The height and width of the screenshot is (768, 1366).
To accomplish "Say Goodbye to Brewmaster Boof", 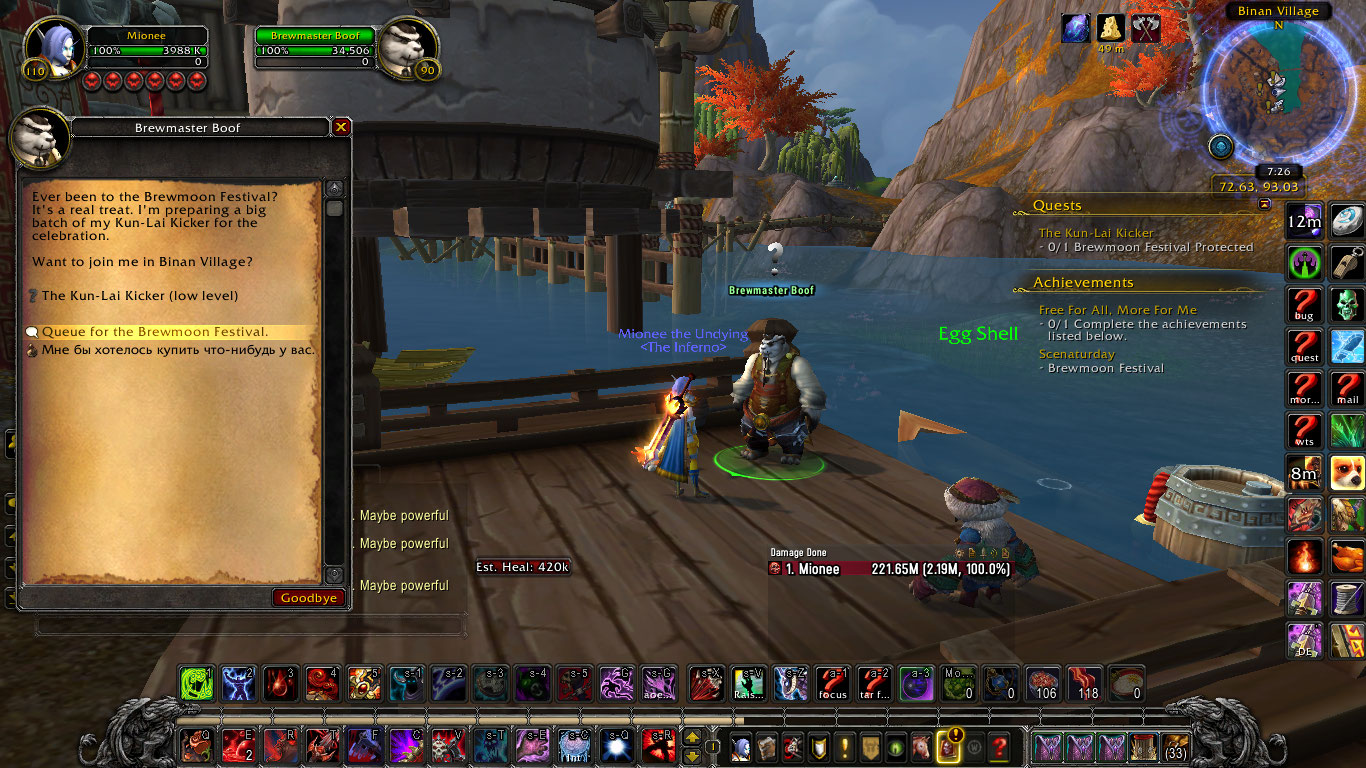I will click(x=309, y=598).
